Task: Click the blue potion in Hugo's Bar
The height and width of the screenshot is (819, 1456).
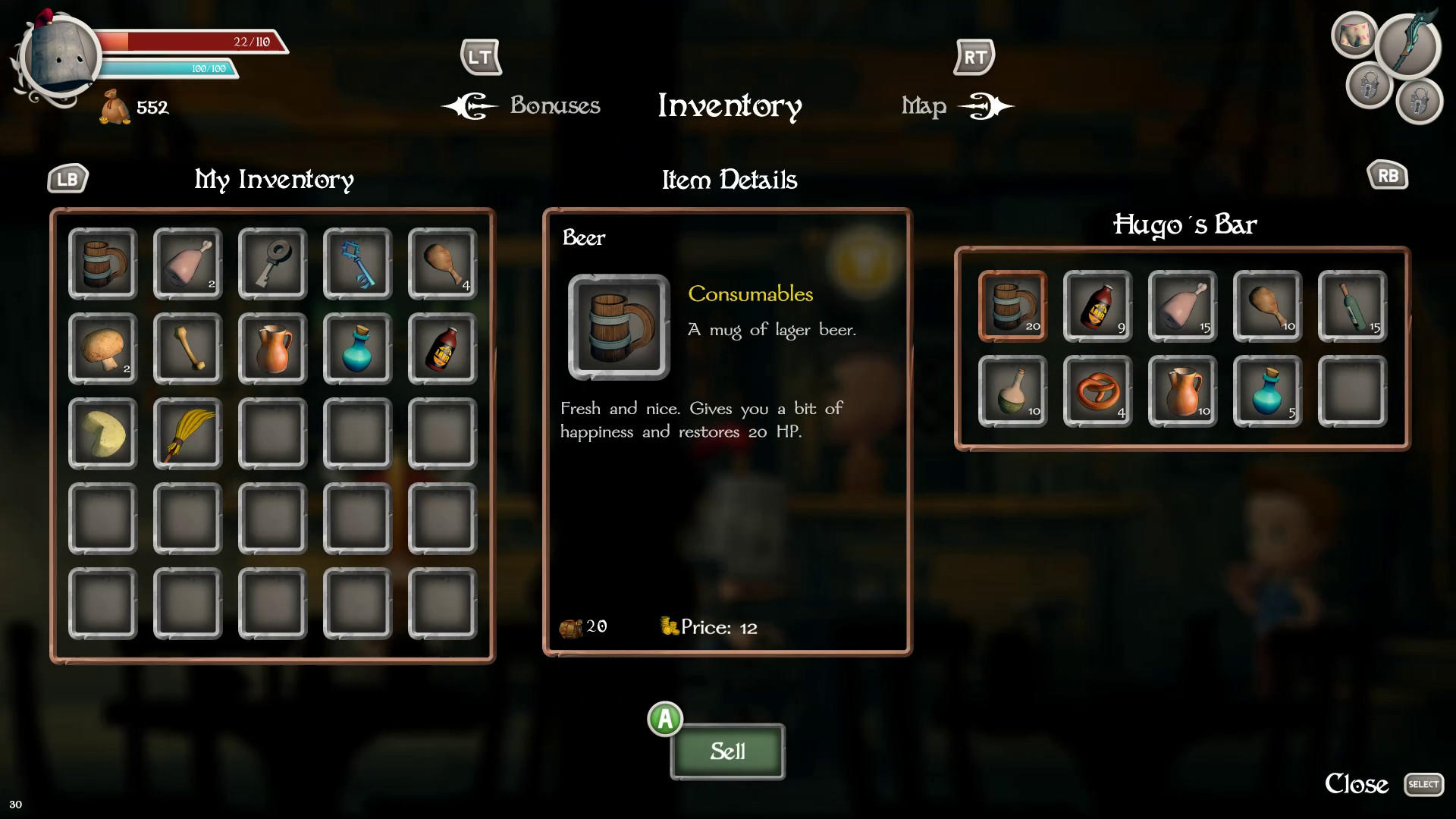Action: (x=1267, y=391)
